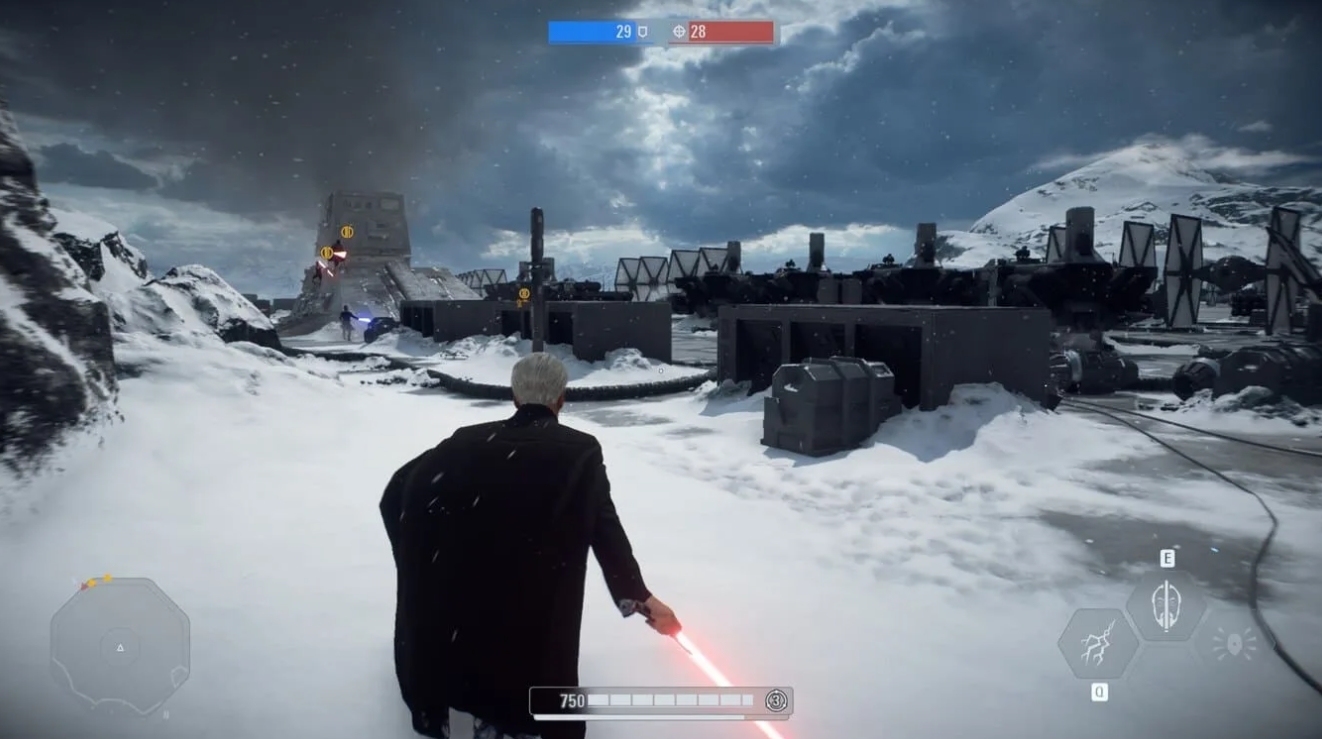Select the circular ammo counter showing 3
This screenshot has height=739, width=1322.
pyautogui.click(x=776, y=700)
